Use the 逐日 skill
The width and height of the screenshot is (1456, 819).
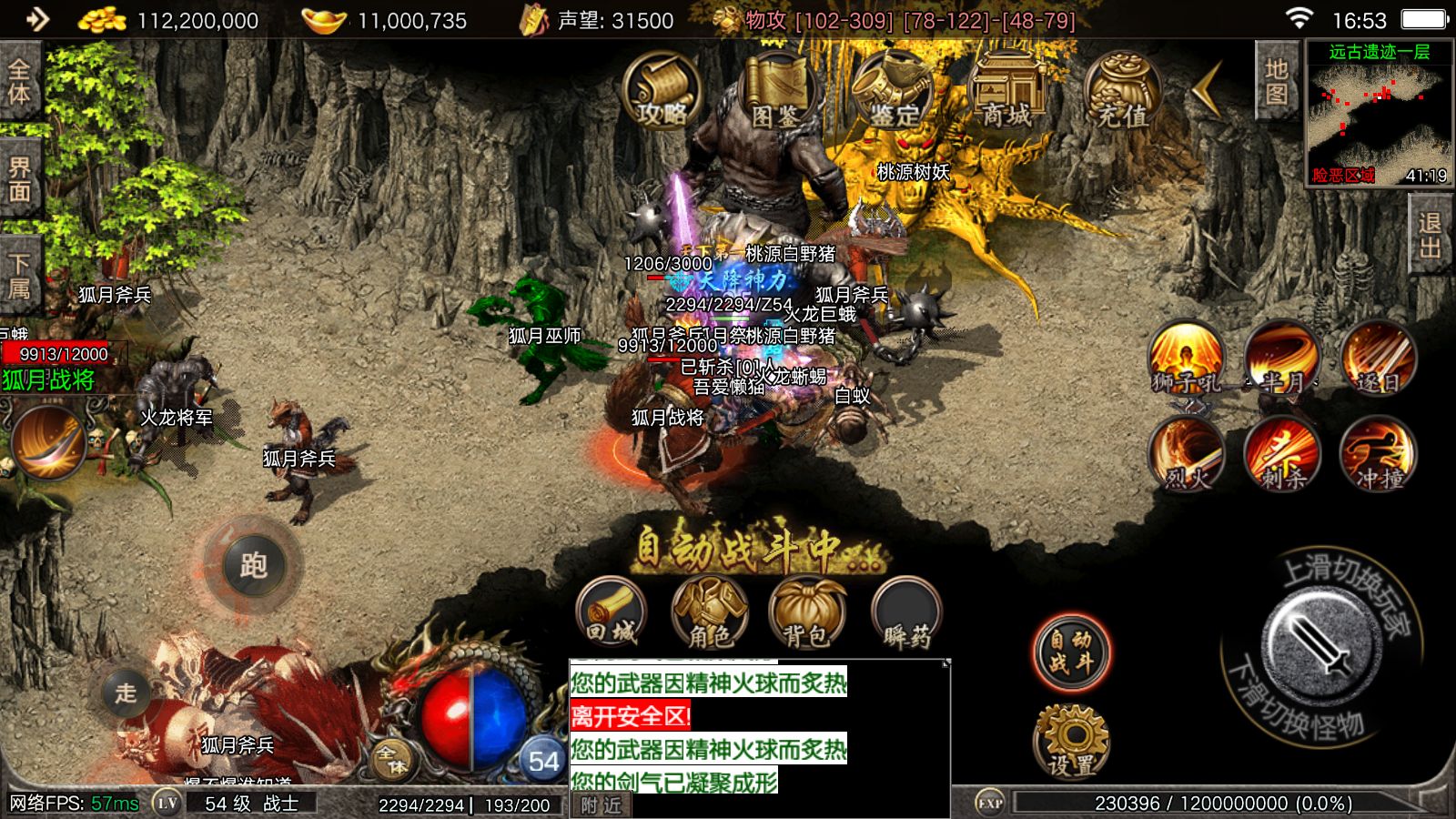(x=1378, y=358)
